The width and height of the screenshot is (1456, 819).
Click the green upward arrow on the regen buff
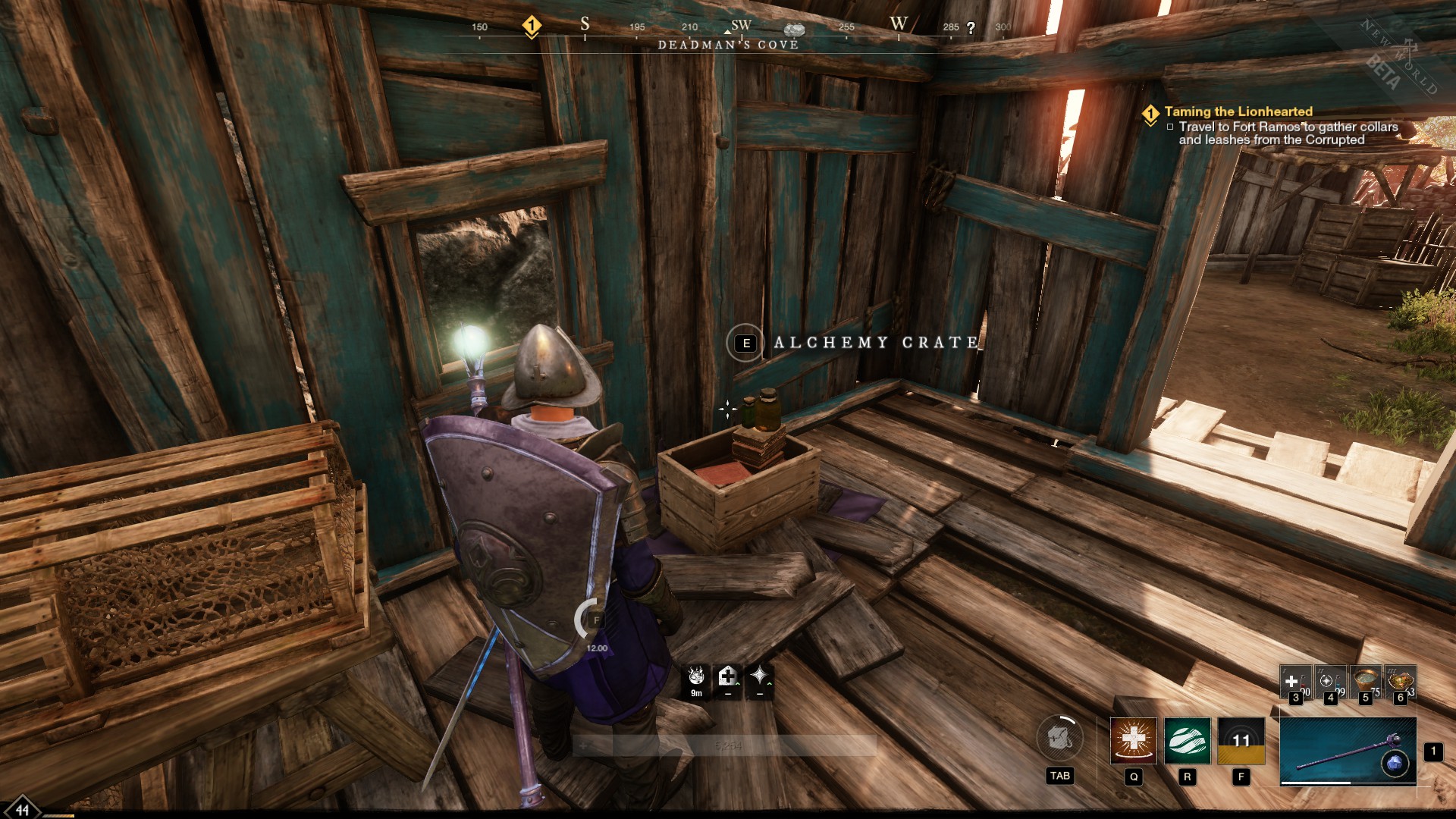click(738, 683)
